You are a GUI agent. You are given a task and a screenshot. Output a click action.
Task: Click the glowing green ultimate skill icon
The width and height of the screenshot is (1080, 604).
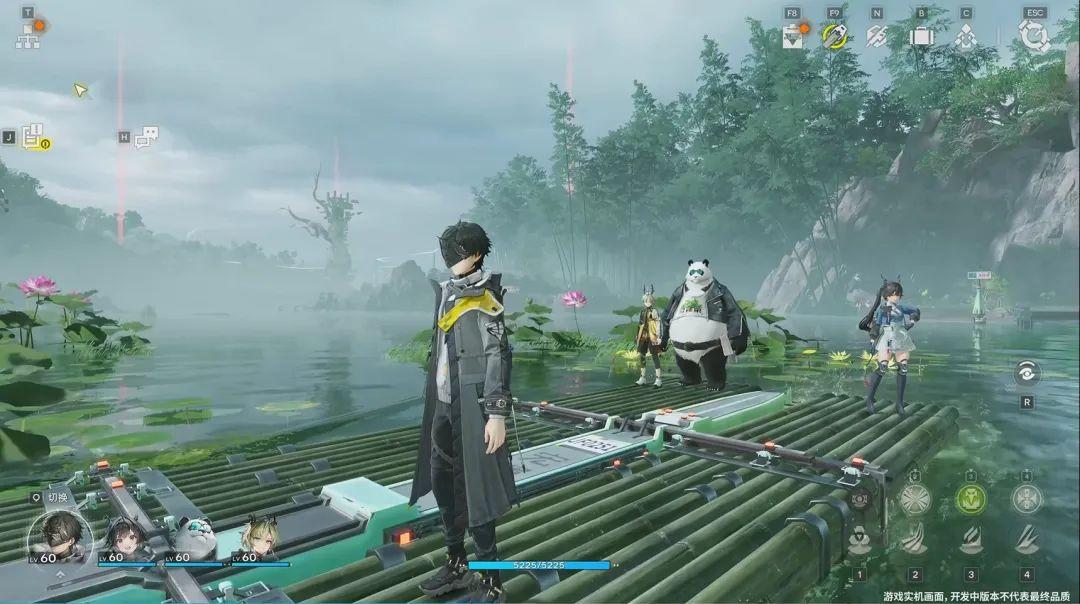click(970, 498)
